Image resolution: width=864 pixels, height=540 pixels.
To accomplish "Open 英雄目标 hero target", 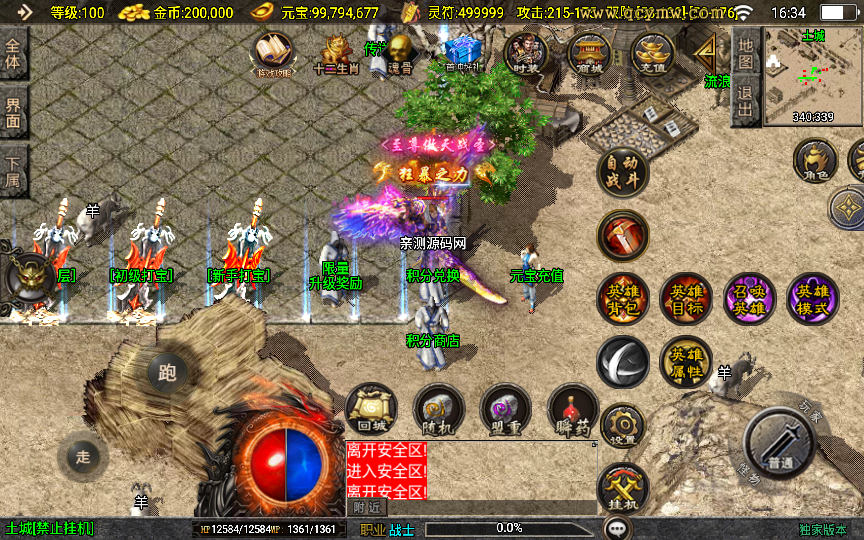I will [x=685, y=298].
